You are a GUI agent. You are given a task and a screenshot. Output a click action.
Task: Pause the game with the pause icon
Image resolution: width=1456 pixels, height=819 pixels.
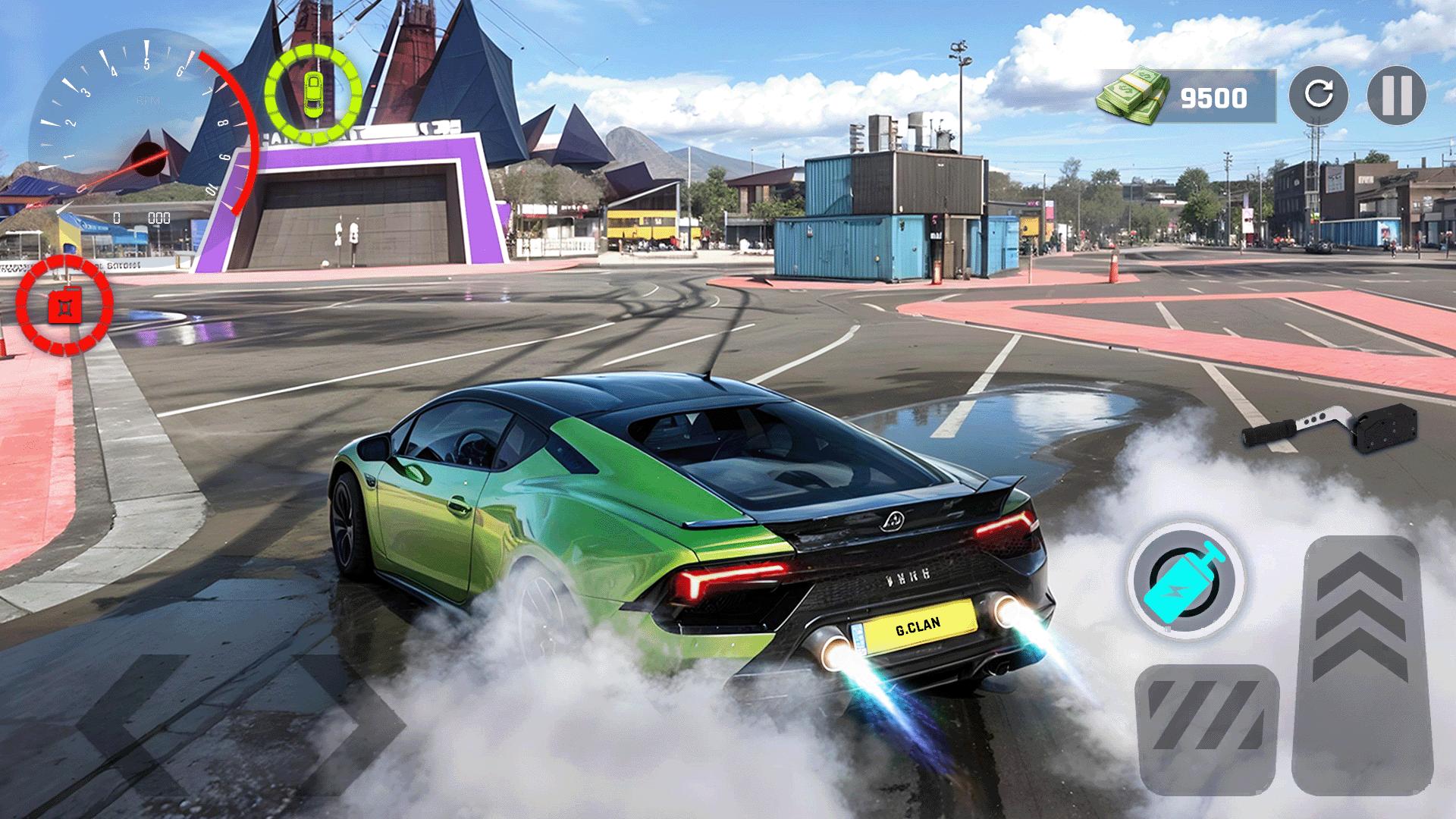[x=1398, y=96]
